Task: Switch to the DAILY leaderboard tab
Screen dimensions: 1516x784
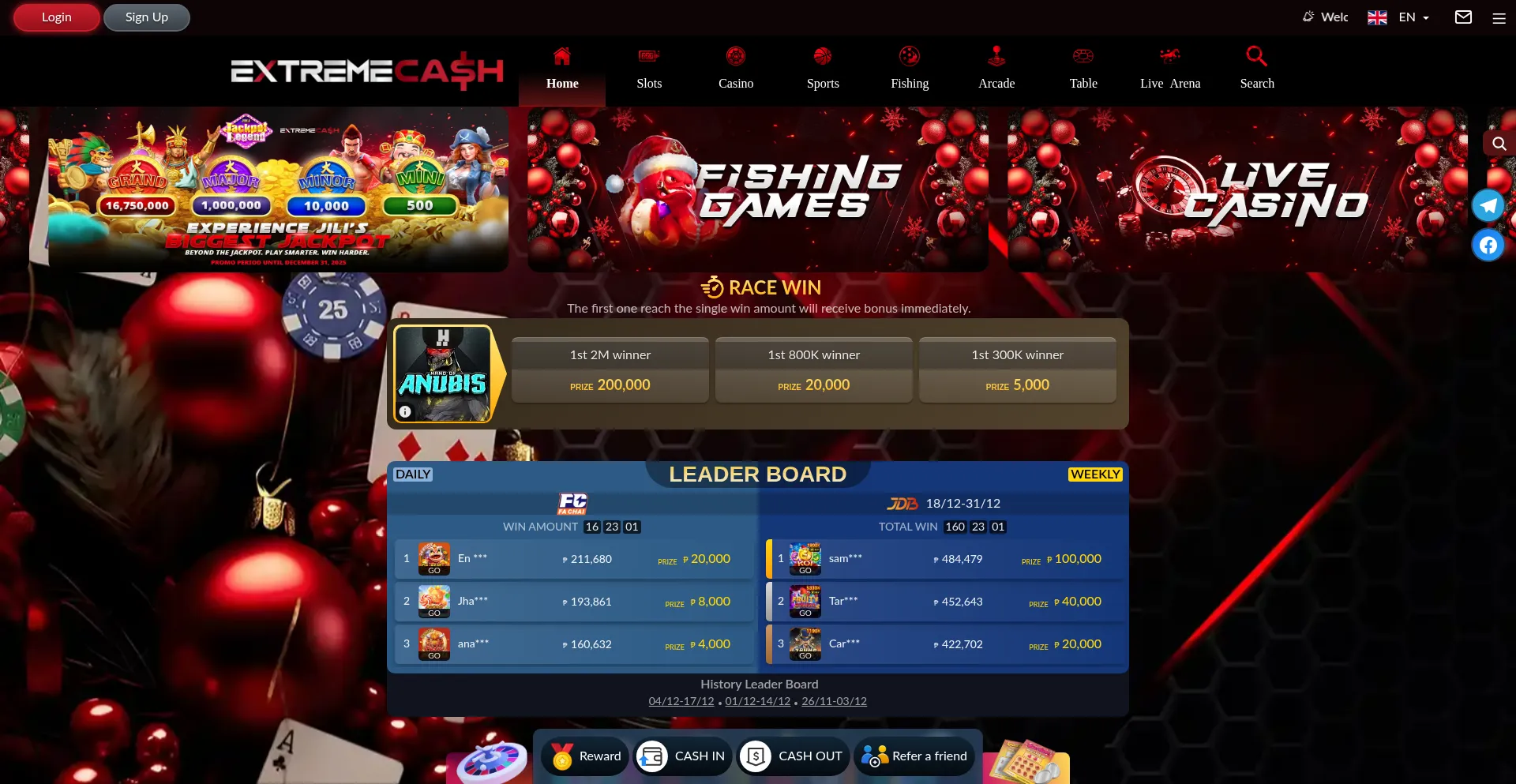Action: (413, 474)
